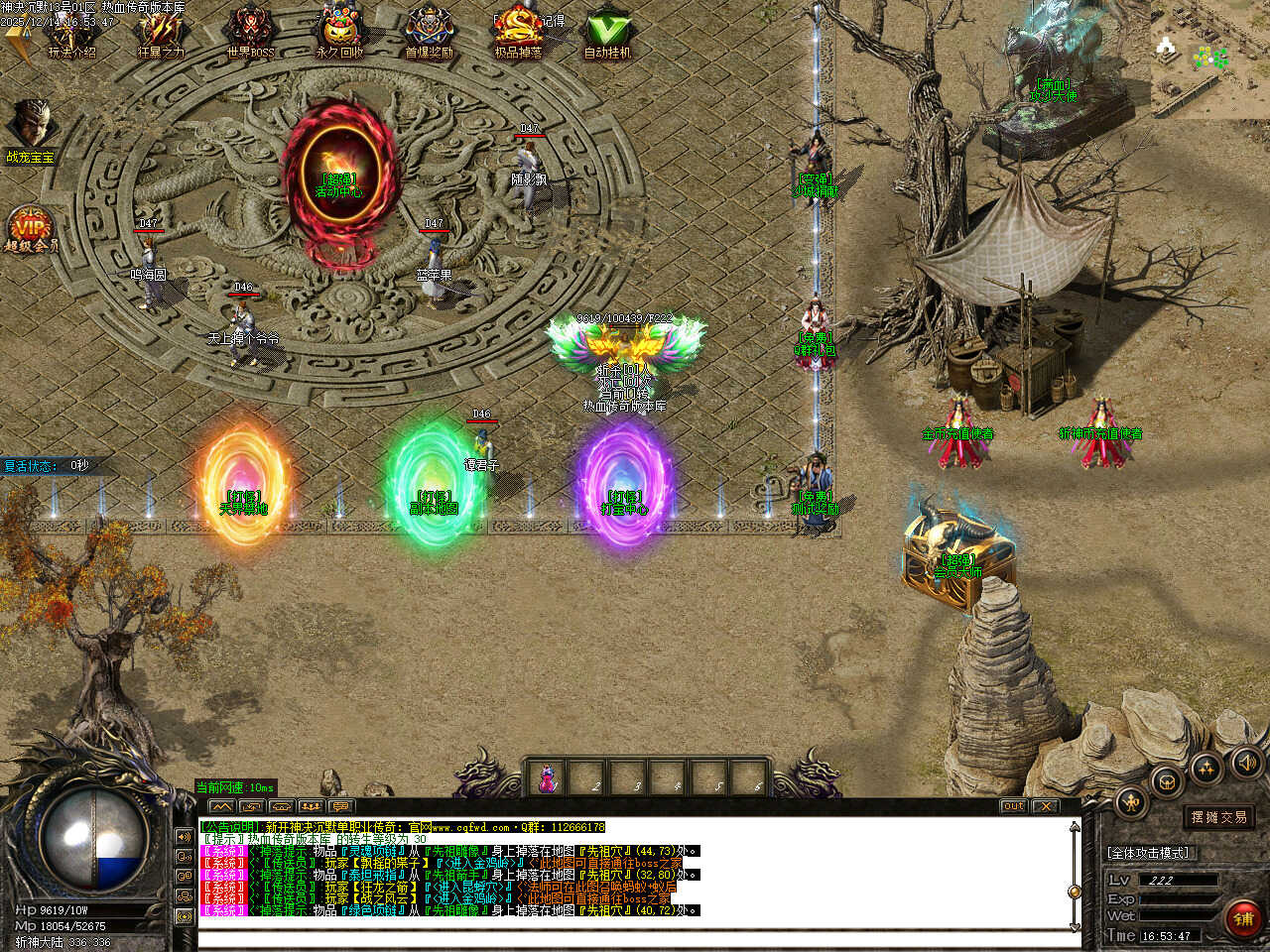Close the chat panel with X
This screenshot has height=952, width=1270.
(1045, 806)
